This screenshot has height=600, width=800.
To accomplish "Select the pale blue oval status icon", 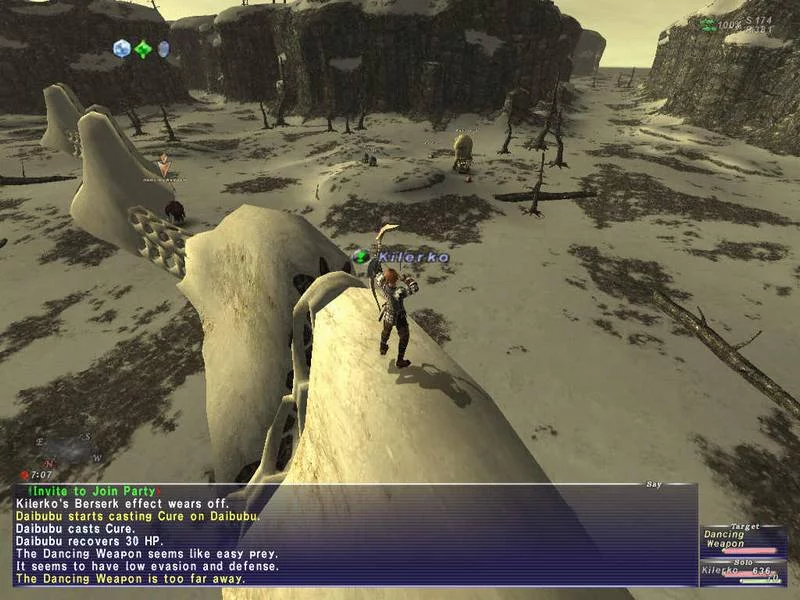I will (x=163, y=48).
